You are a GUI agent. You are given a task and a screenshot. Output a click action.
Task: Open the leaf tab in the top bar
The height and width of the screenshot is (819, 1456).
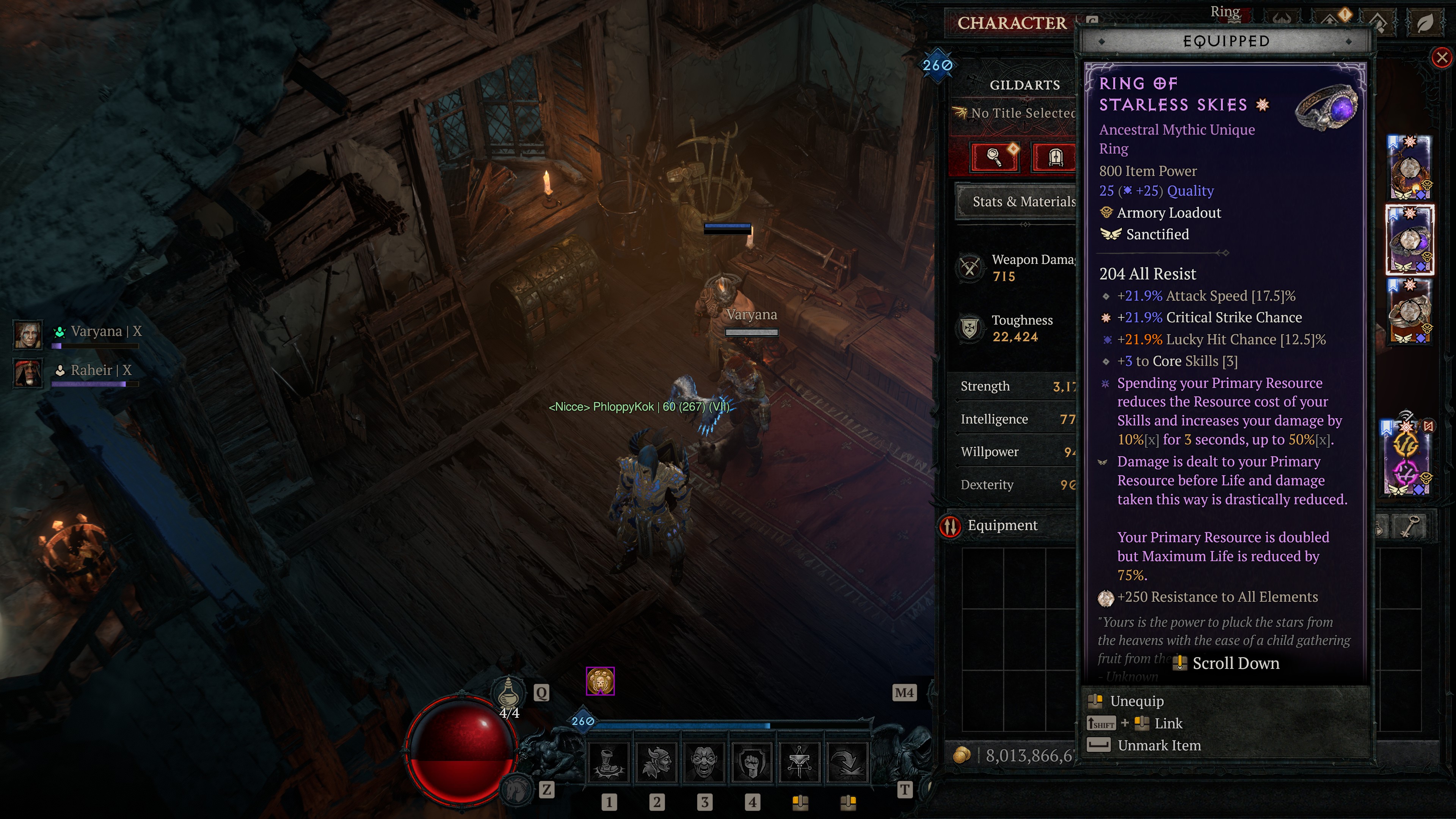(x=1425, y=23)
